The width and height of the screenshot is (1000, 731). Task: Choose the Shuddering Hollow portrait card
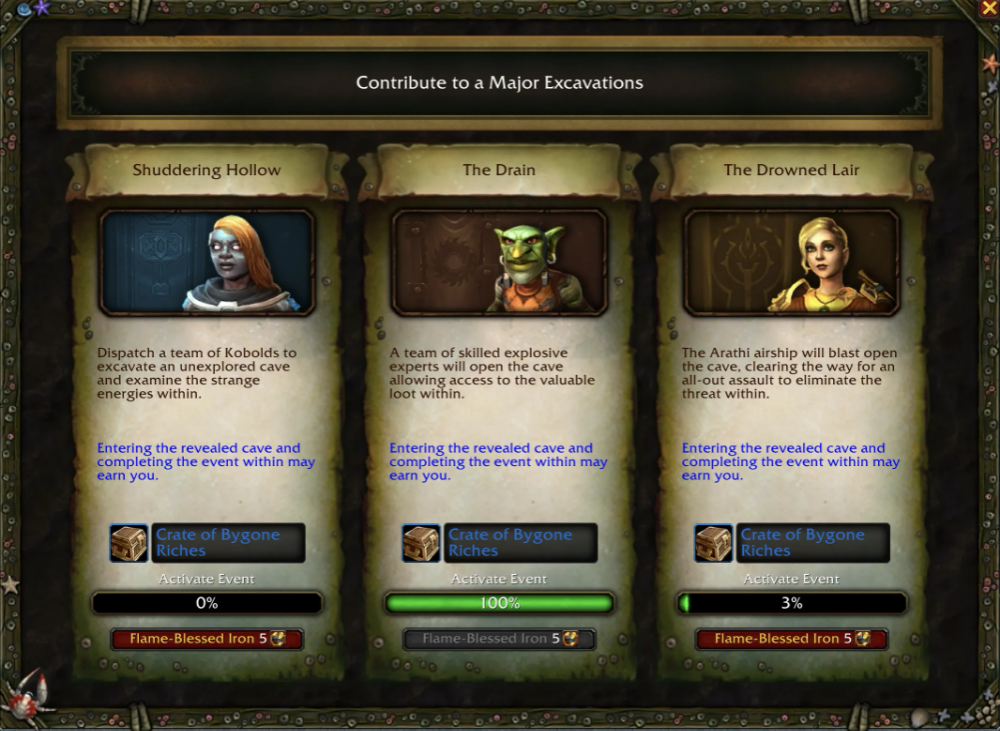tap(207, 262)
